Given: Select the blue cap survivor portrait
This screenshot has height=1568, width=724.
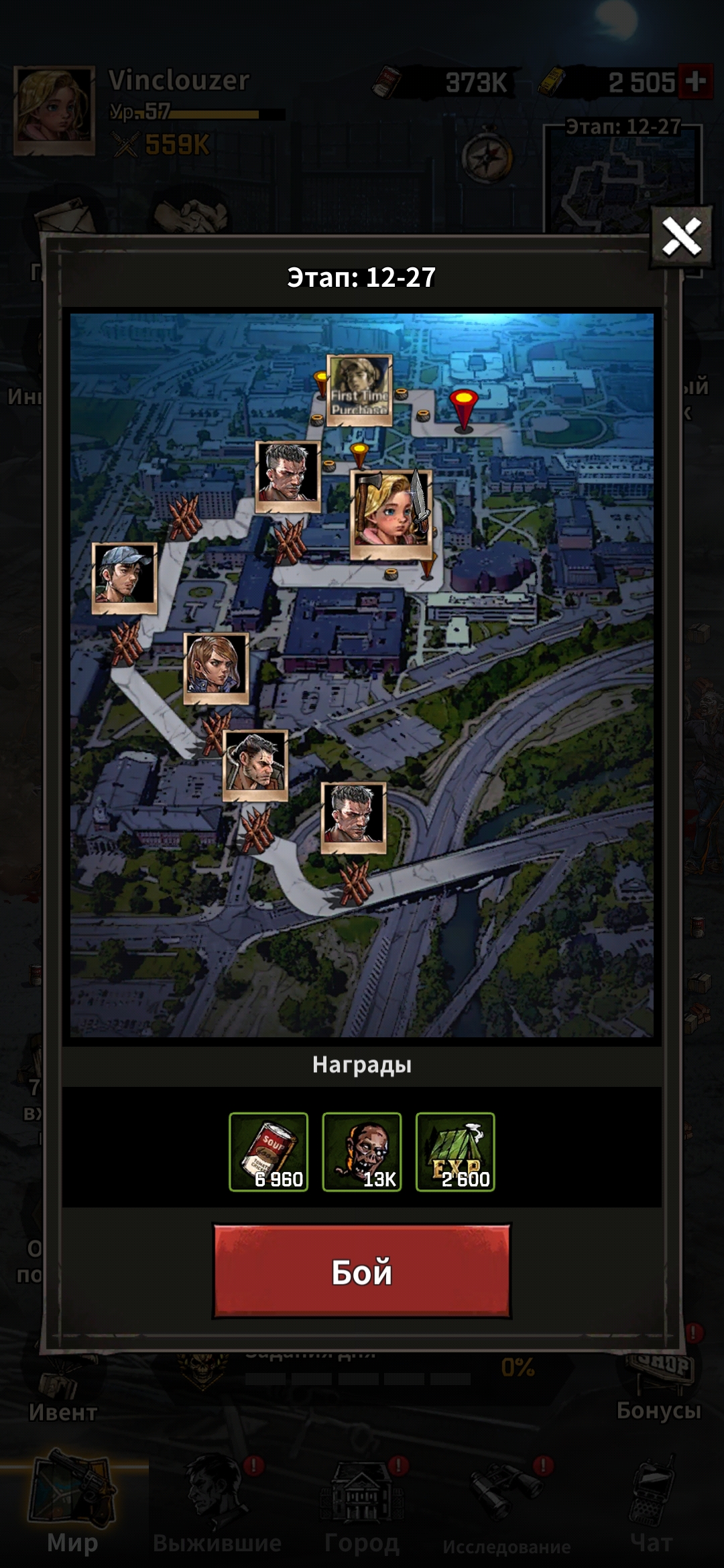Looking at the screenshot, I should click(x=125, y=578).
